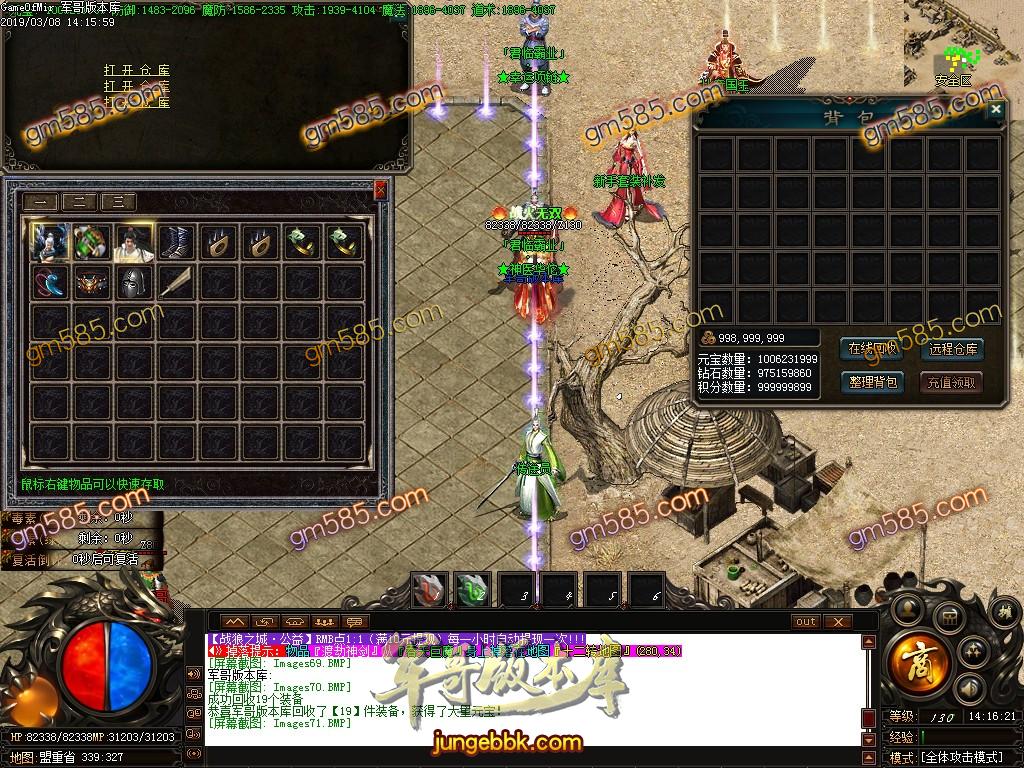Close the warehouse storage window
Viewport: 1024px width, 768px height.
pyautogui.click(x=380, y=189)
